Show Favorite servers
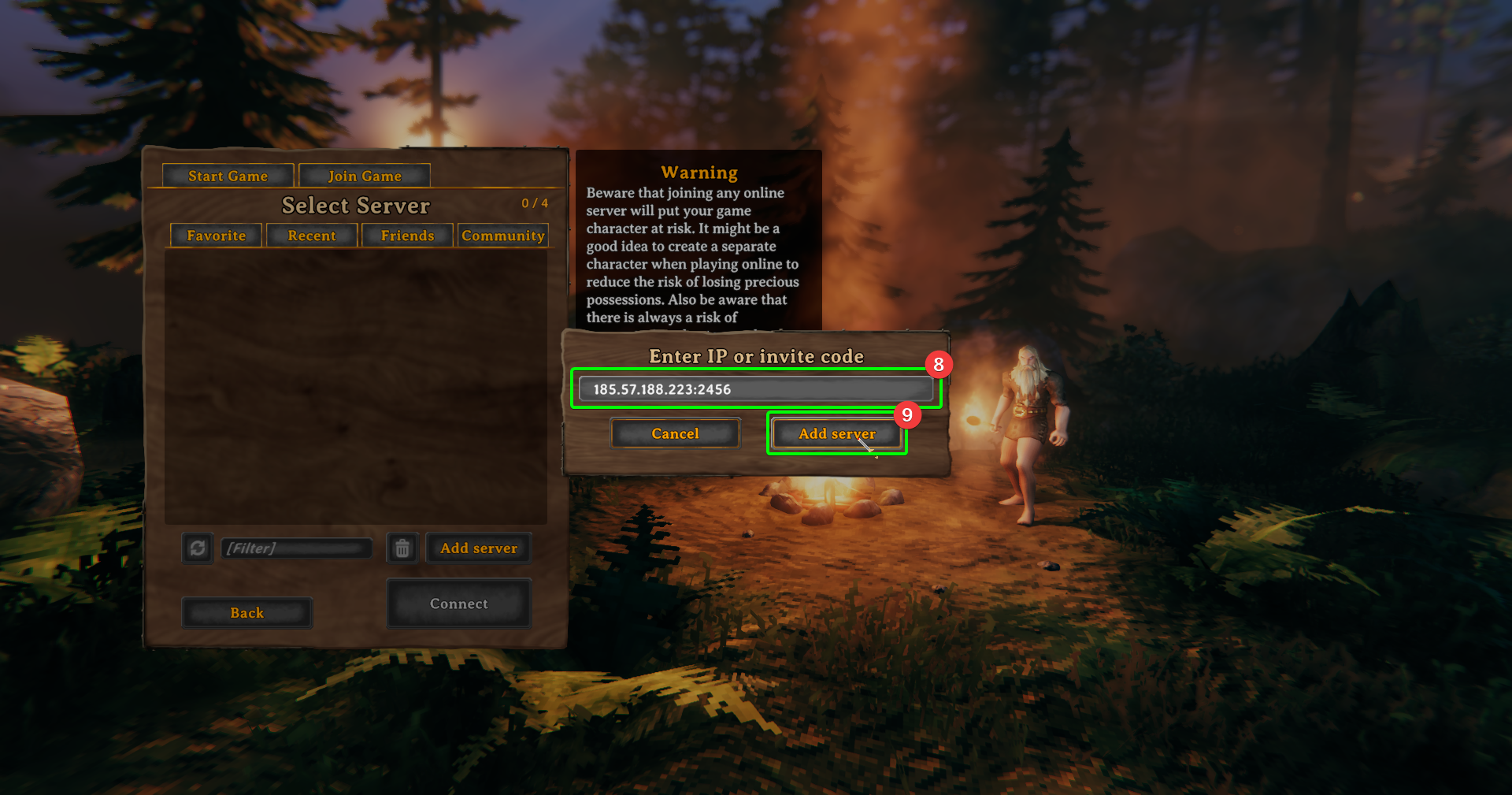This screenshot has height=795, width=1512. tap(215, 235)
